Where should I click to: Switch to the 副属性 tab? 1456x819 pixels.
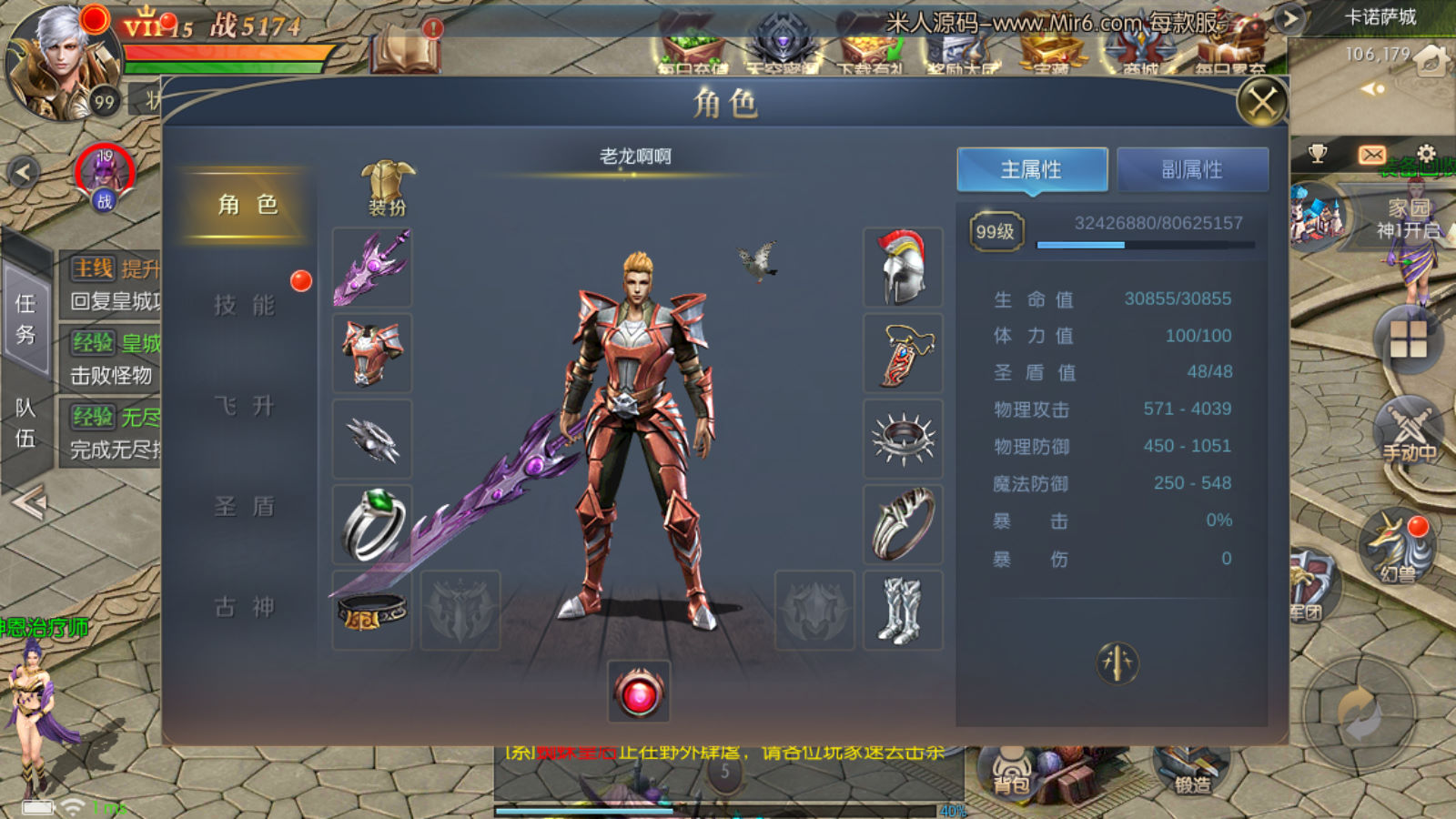[x=1192, y=170]
